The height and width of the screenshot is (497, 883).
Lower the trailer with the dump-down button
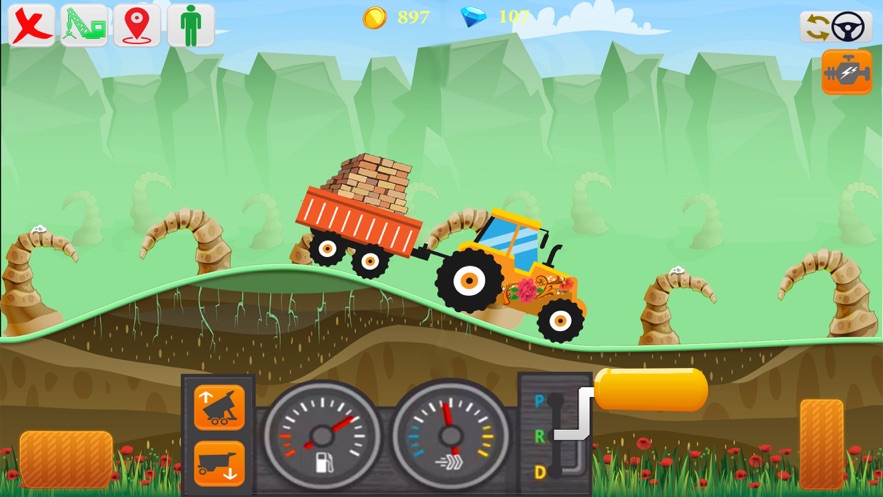point(219,463)
